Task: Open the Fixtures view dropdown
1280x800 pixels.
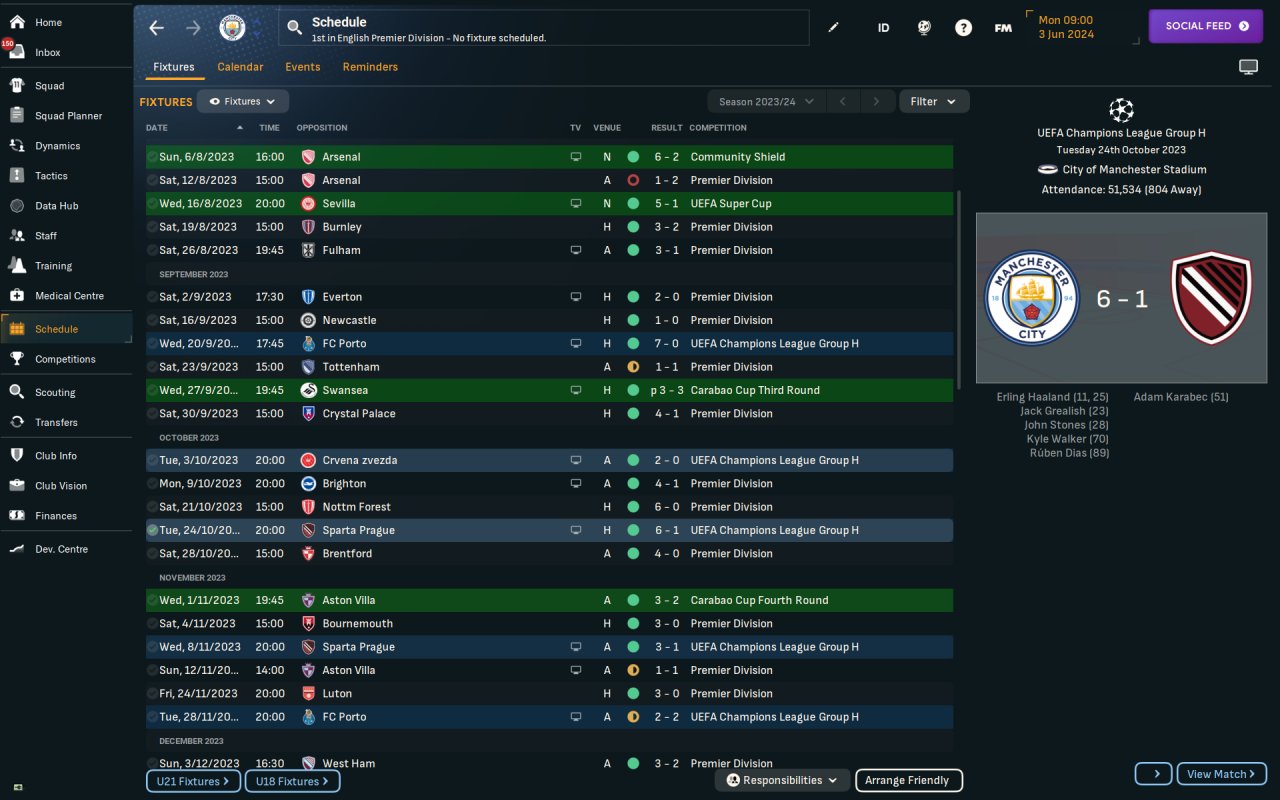Action: pyautogui.click(x=243, y=101)
